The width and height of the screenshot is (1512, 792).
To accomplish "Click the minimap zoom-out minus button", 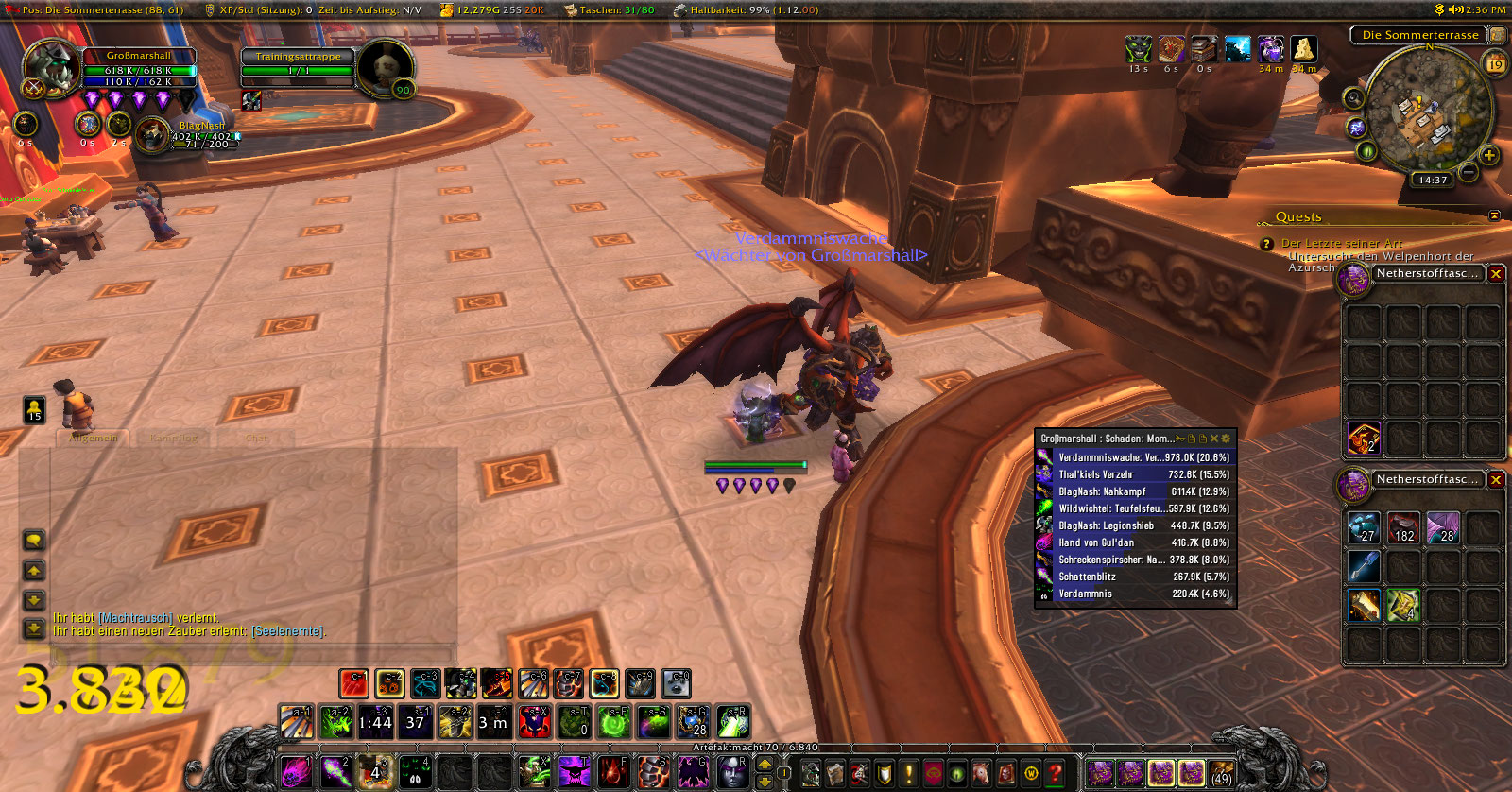I will tap(1469, 172).
